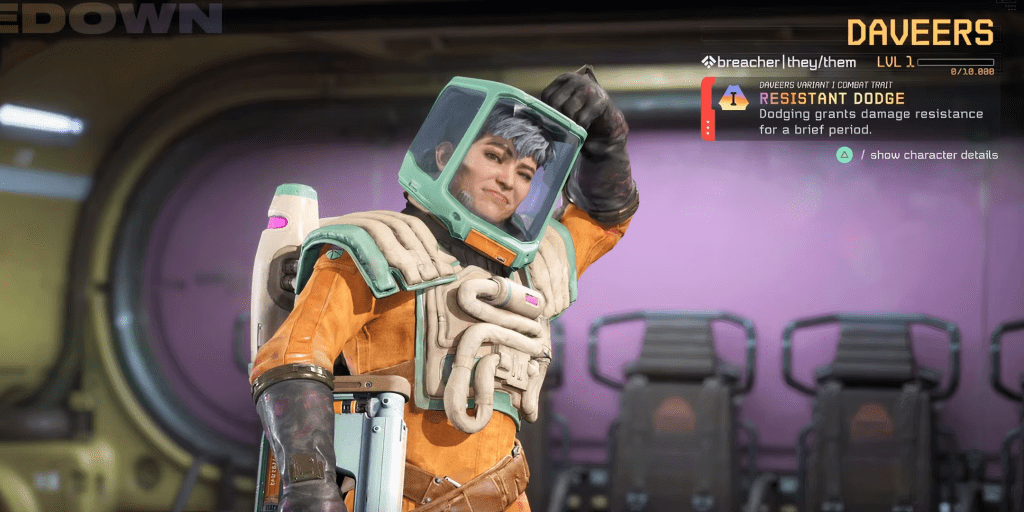The width and height of the screenshot is (1024, 512).
Task: Click the Resistant Dodge trait icon
Action: (x=734, y=98)
